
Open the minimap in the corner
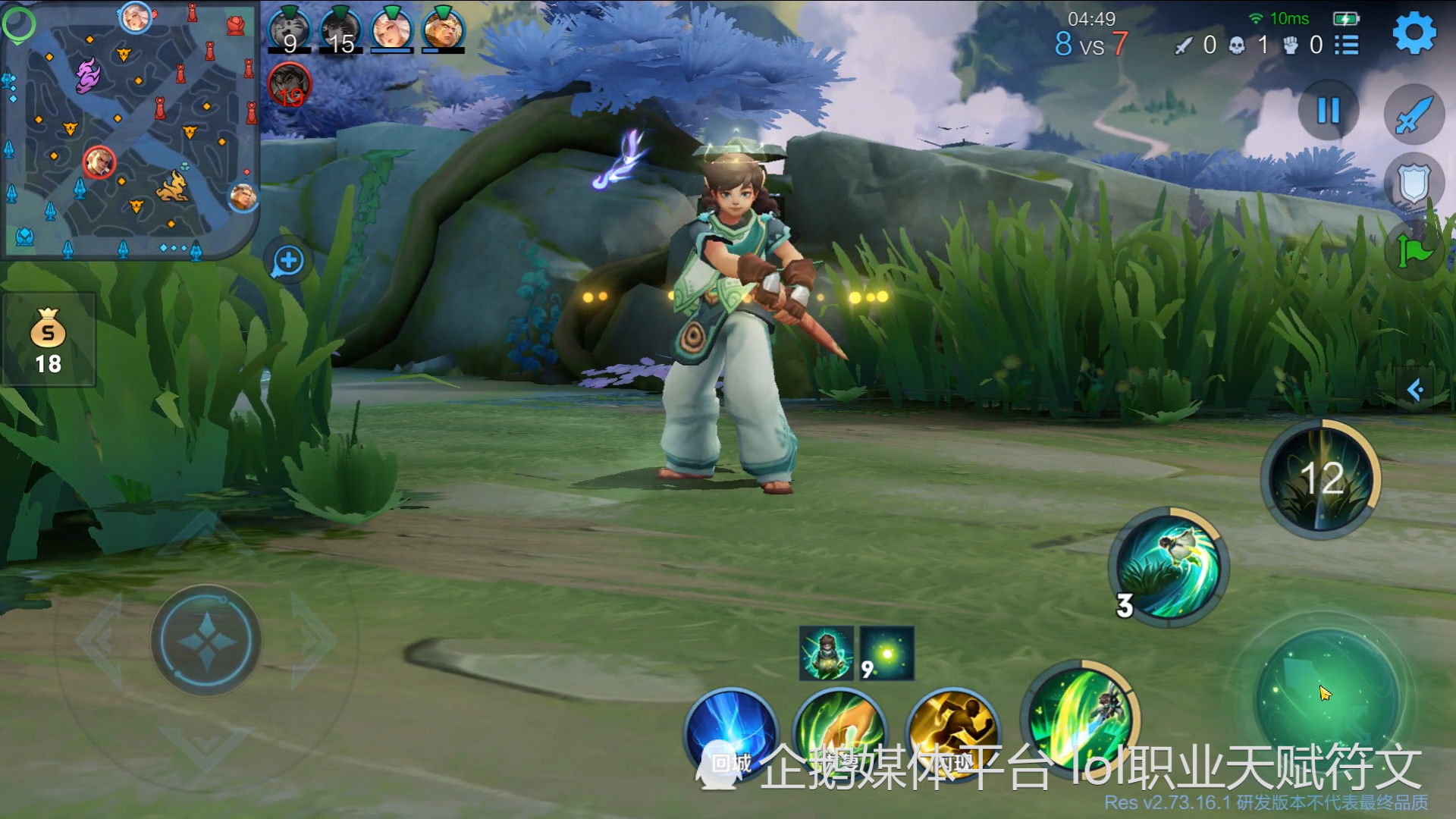point(130,130)
